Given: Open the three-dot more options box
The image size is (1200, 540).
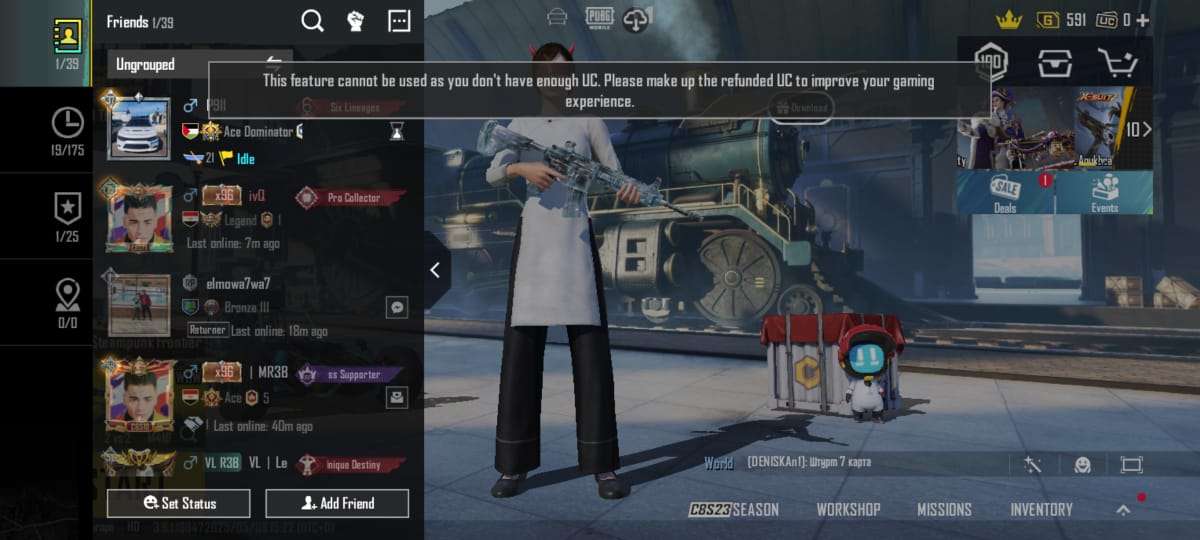Looking at the screenshot, I should (399, 21).
